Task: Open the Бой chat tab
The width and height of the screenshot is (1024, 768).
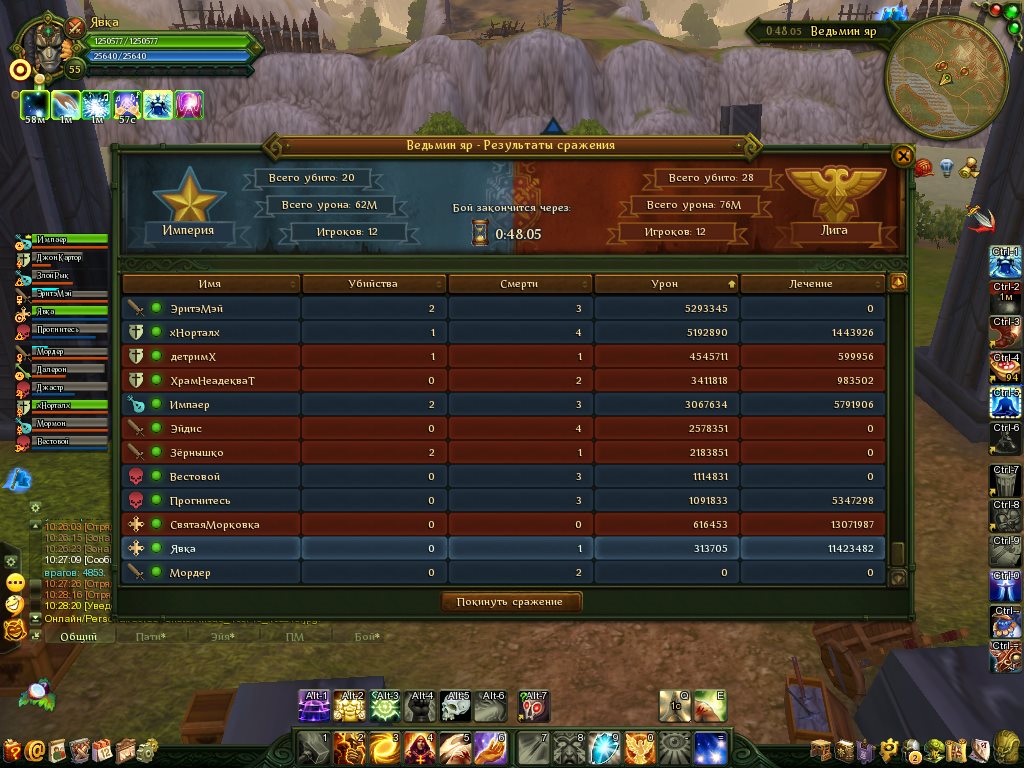Action: point(366,637)
